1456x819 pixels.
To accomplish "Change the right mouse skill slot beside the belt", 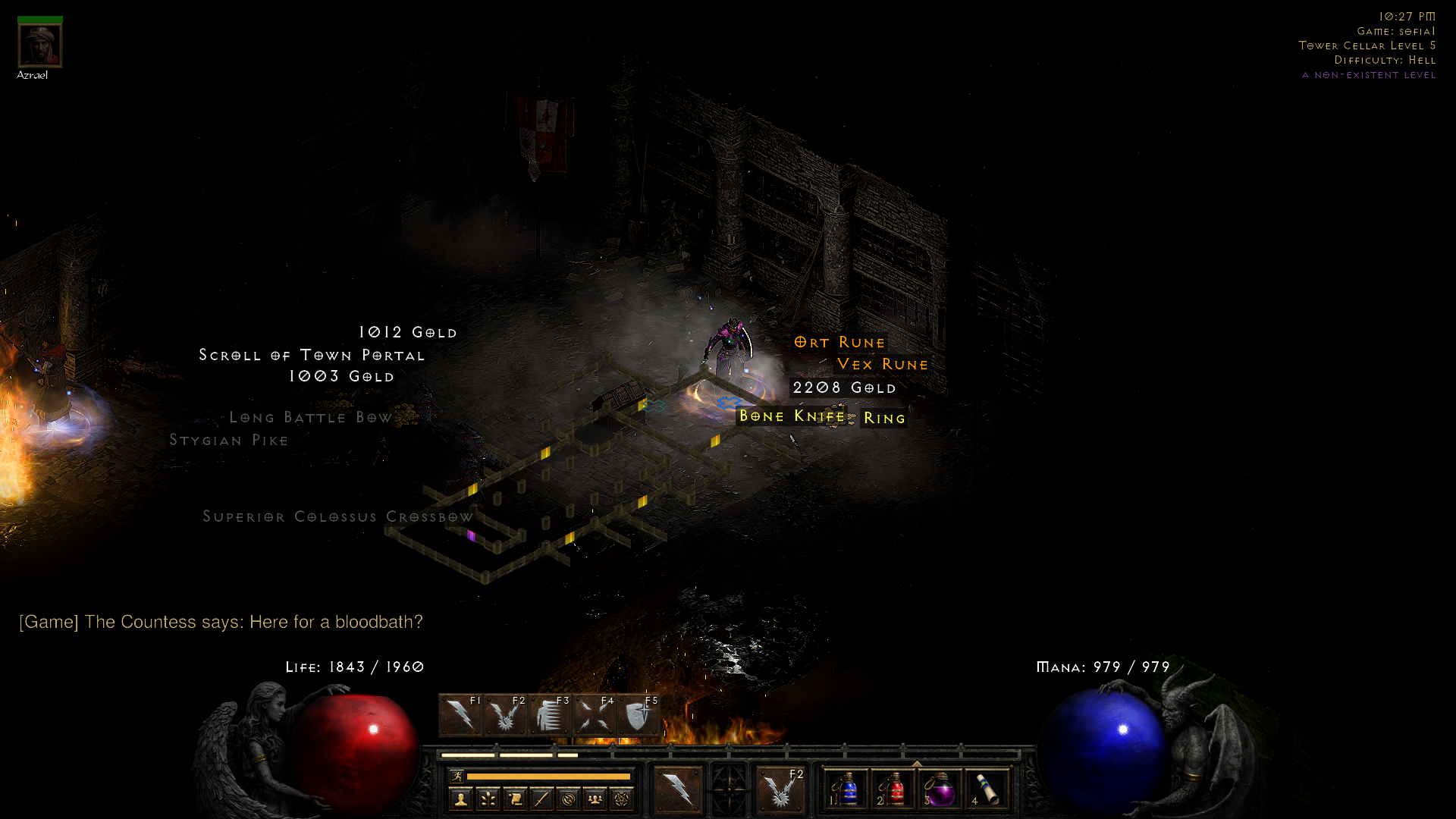I will tap(780, 789).
